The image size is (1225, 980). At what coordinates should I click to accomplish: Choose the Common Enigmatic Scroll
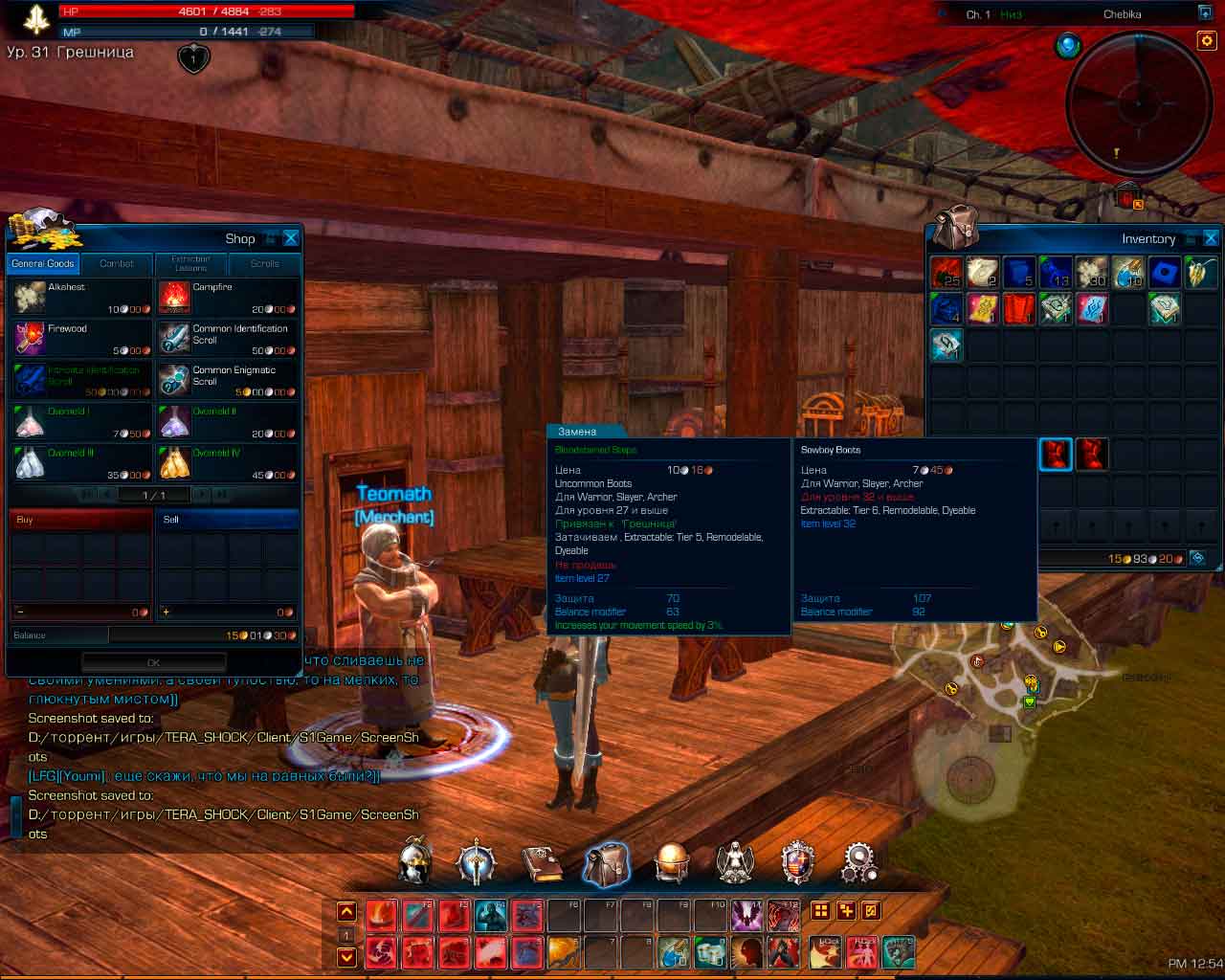coord(227,380)
